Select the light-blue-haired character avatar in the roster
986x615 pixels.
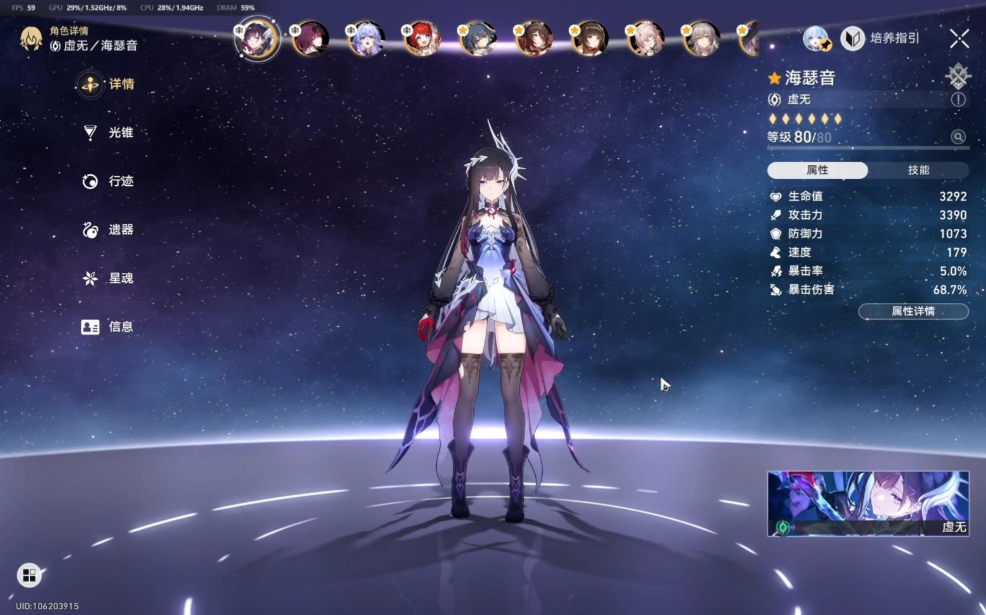point(365,39)
